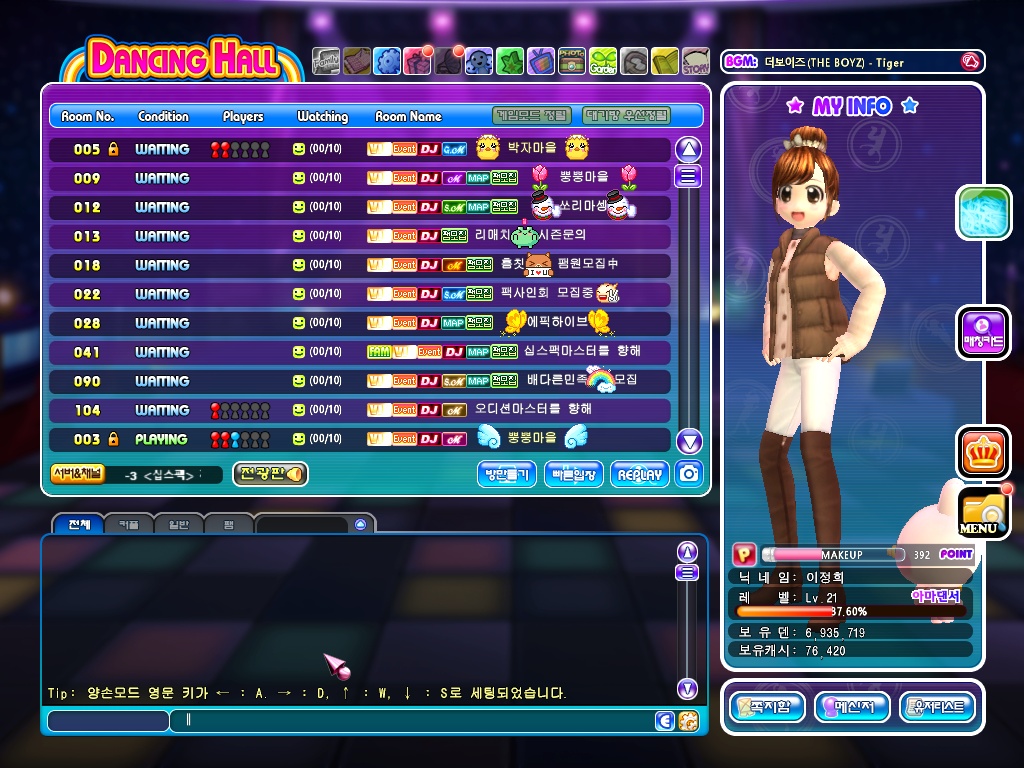
Task: Show the 유저리스트 user list
Action: point(937,707)
